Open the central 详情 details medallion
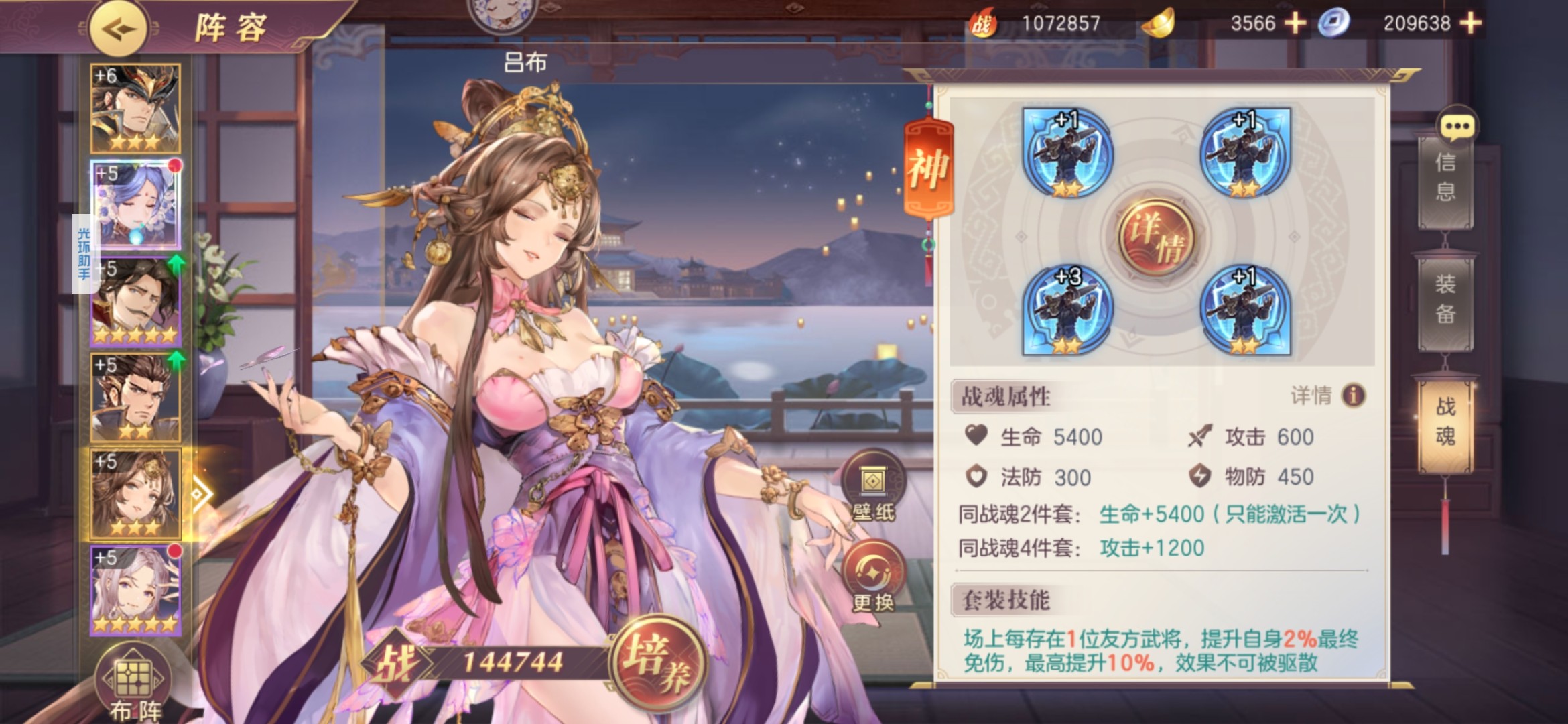 point(1156,237)
